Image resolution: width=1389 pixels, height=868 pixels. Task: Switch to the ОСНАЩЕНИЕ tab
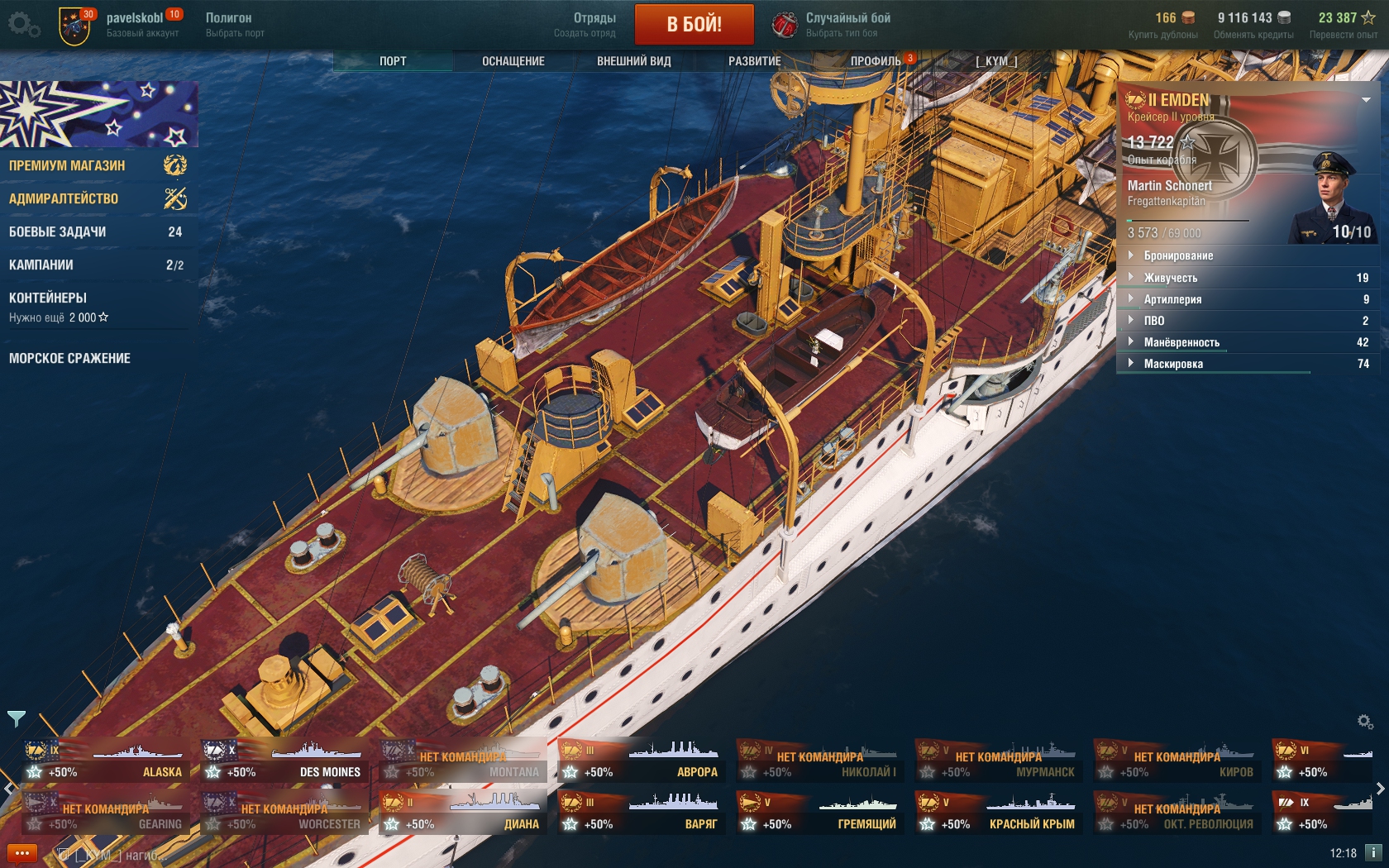click(x=513, y=61)
